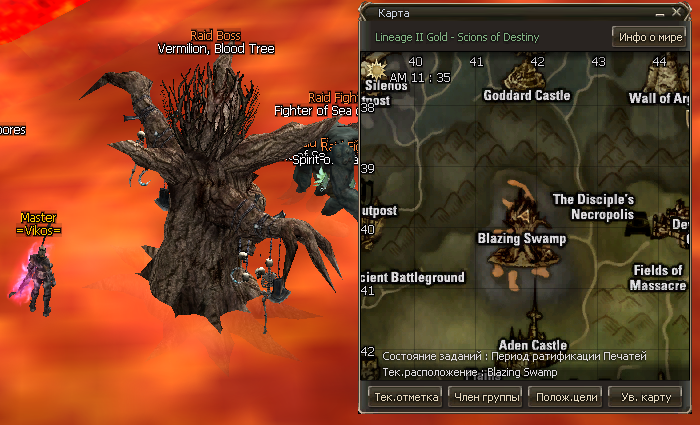The width and height of the screenshot is (700, 425).
Task: Enlarge the map with "Ув. карту"
Action: (x=645, y=397)
